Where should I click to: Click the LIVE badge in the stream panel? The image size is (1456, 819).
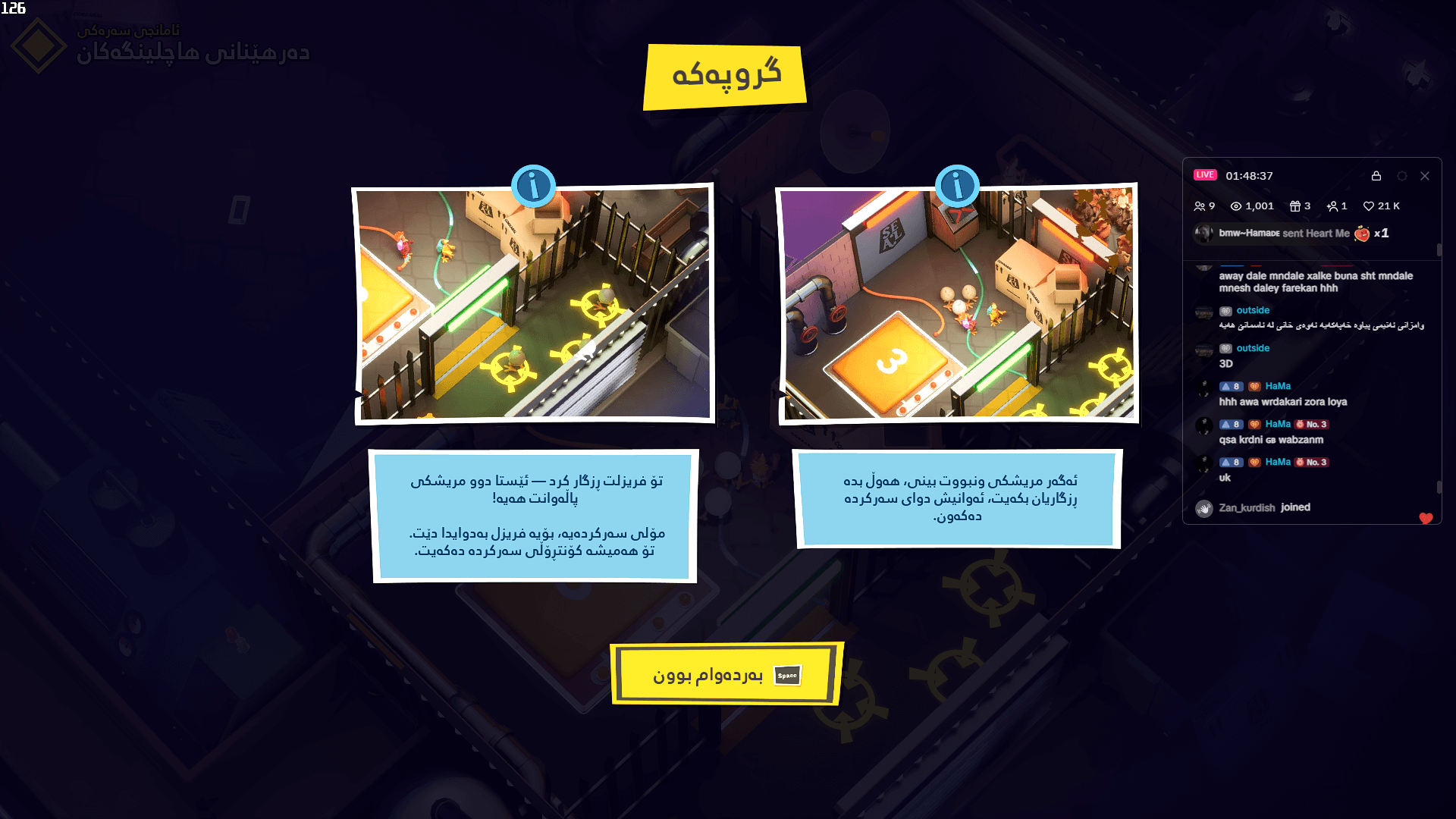click(1206, 174)
